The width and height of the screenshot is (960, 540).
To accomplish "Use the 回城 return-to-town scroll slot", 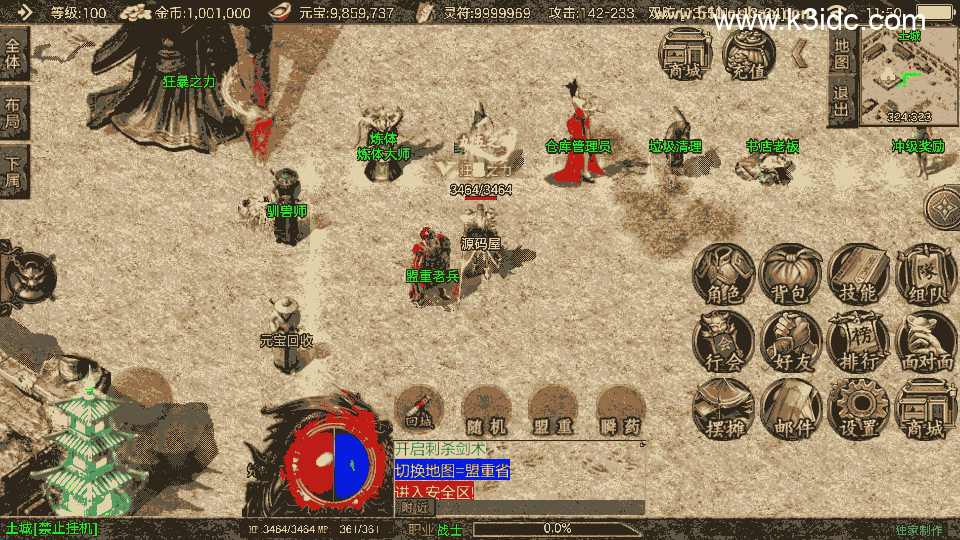I will [420, 409].
